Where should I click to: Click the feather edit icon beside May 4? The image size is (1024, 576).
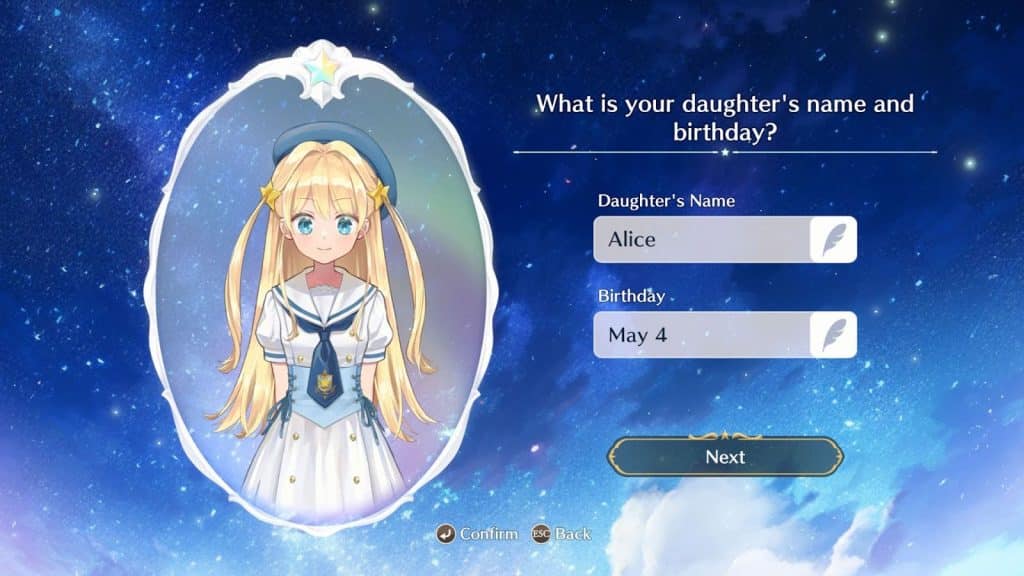pos(833,335)
